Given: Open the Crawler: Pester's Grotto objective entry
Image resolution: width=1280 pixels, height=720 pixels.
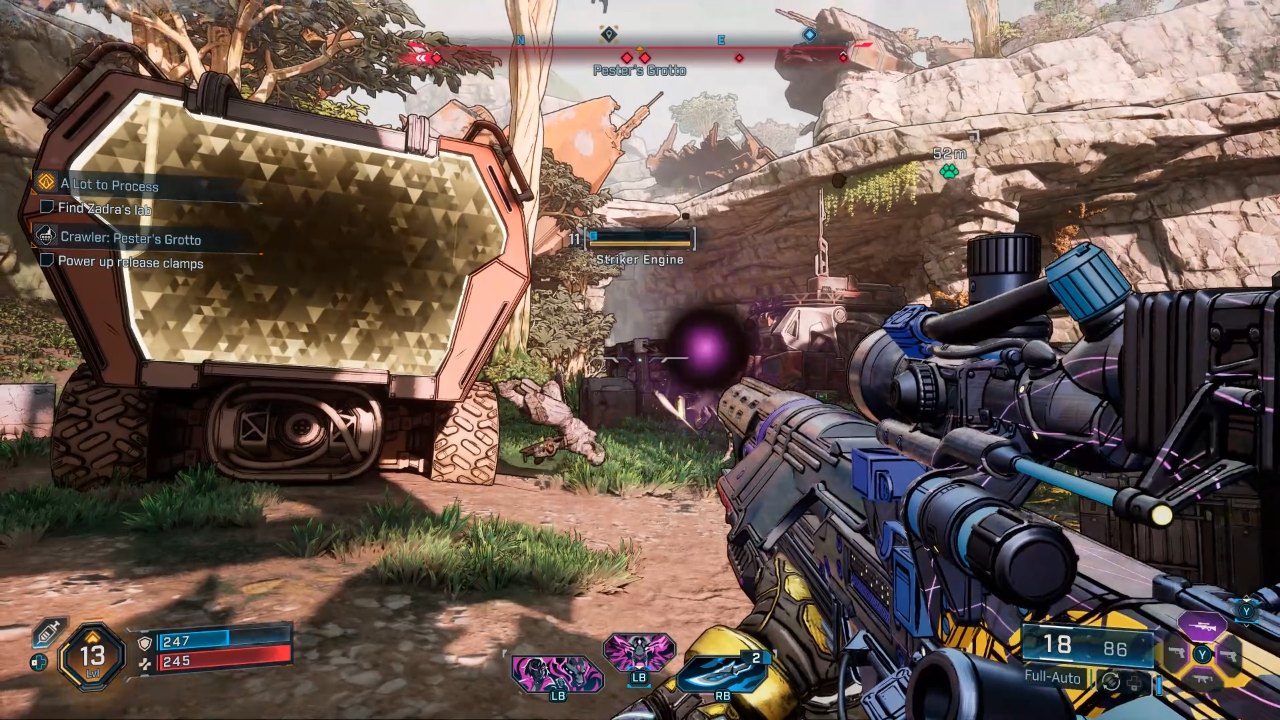Looking at the screenshot, I should 130,239.
